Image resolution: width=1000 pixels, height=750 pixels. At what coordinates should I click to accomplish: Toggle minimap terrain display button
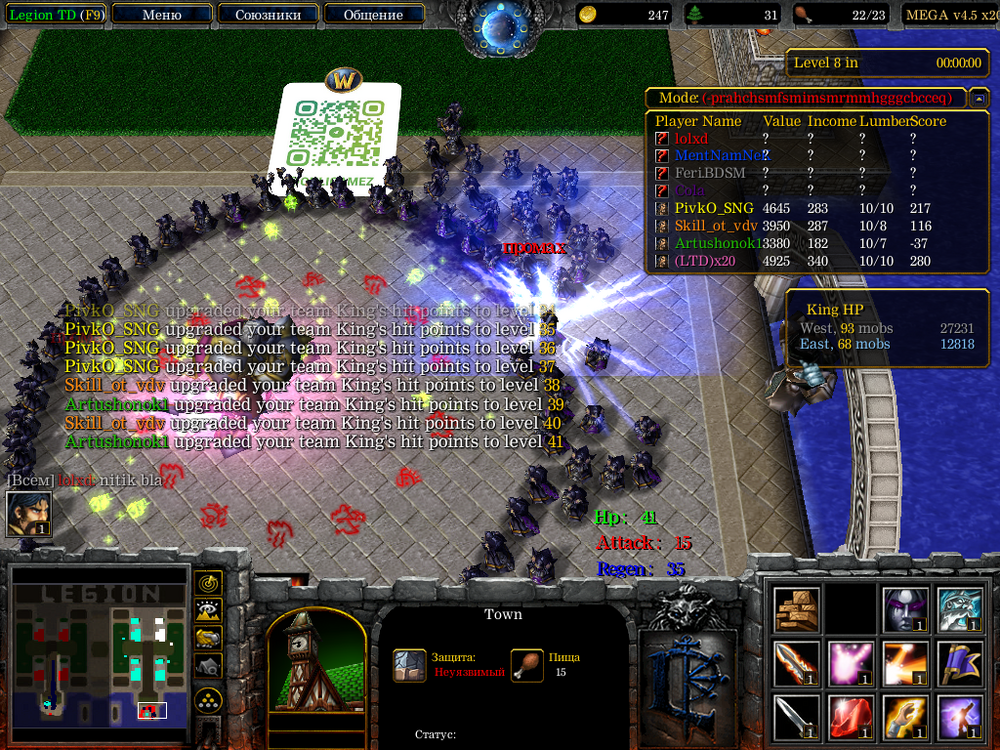pyautogui.click(x=208, y=610)
